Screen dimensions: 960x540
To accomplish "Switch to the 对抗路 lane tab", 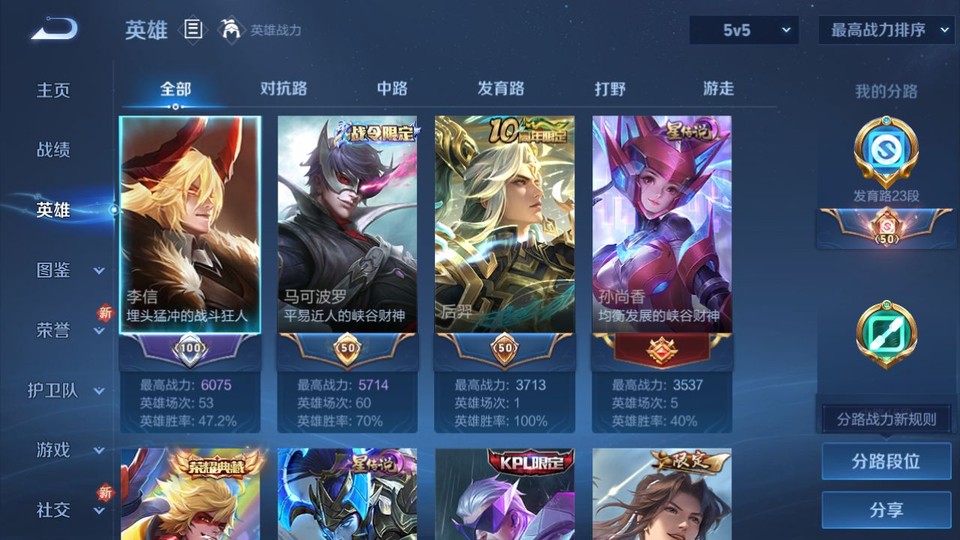I will pos(283,89).
